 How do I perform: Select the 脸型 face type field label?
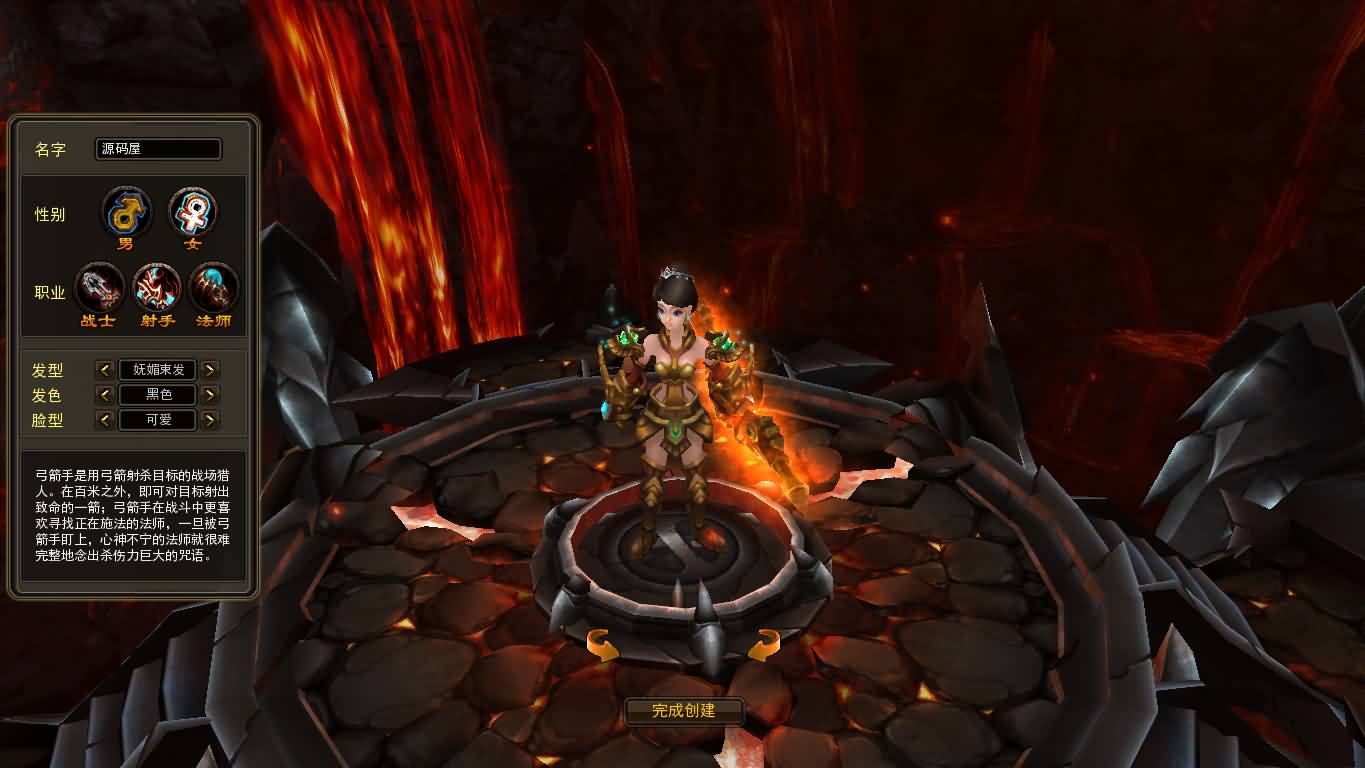50,420
